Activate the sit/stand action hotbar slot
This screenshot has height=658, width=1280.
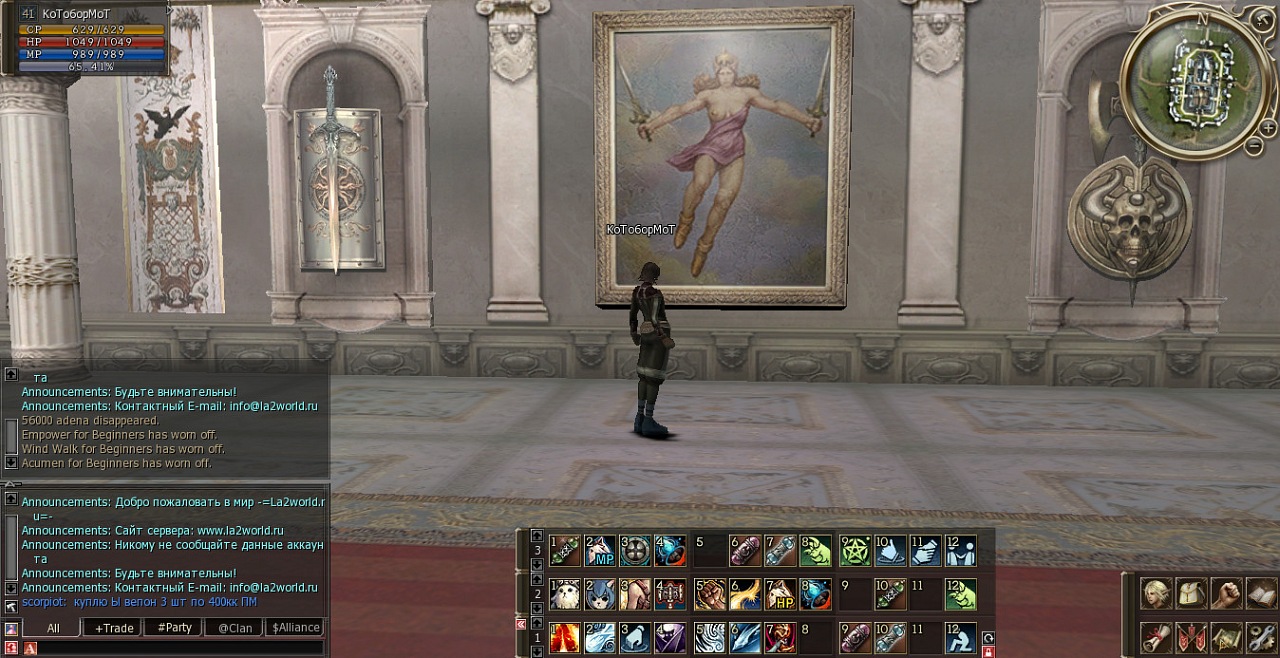point(960,637)
